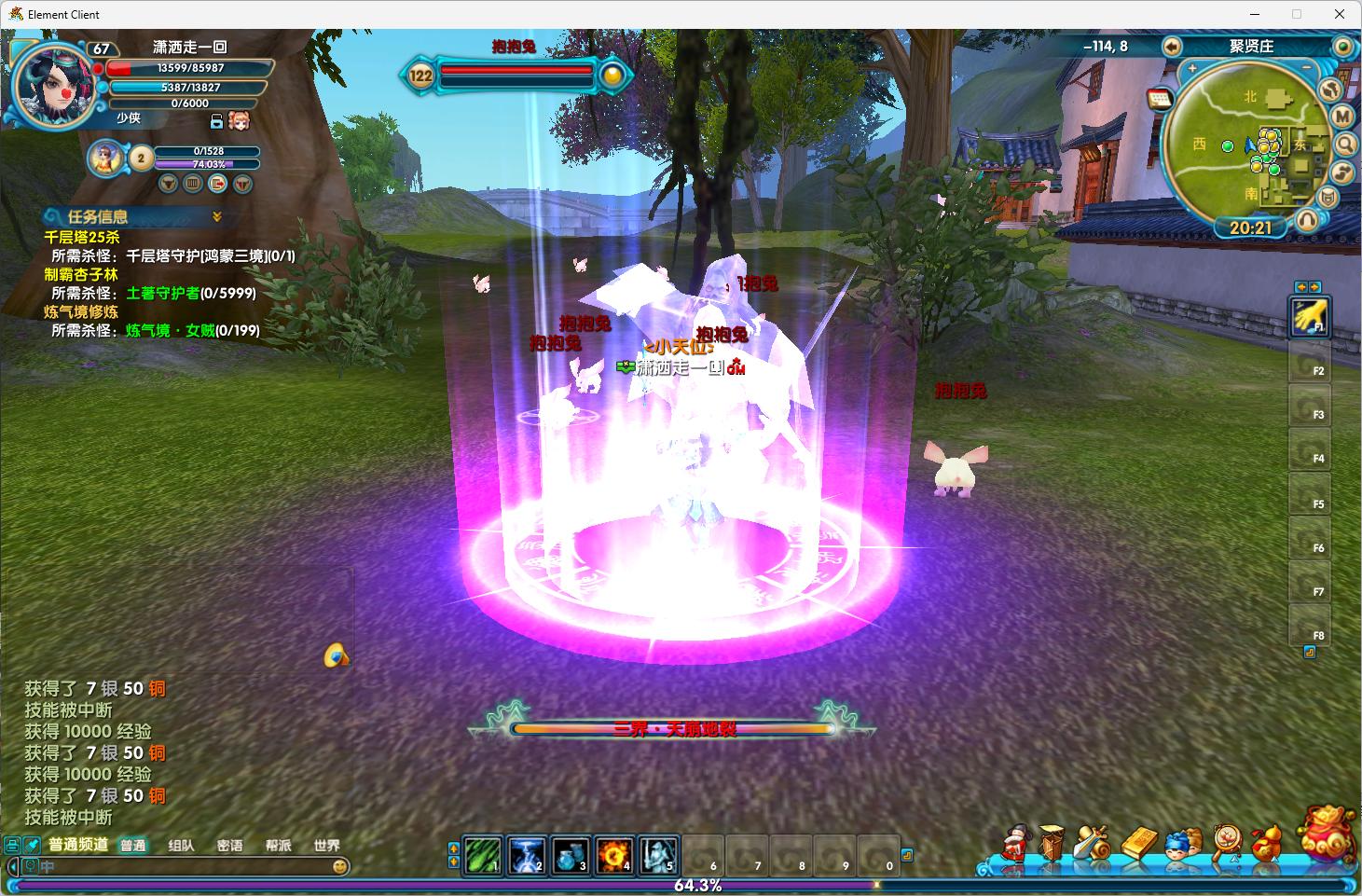Screen dimensions: 1362x896
Task: Open the world map with M button
Action: 1342,117
